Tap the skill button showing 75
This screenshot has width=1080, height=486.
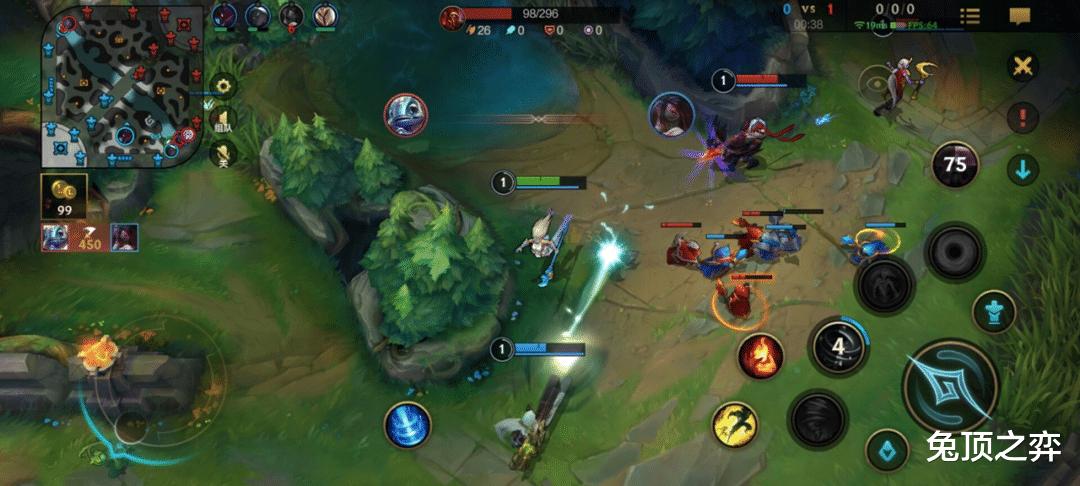(955, 164)
